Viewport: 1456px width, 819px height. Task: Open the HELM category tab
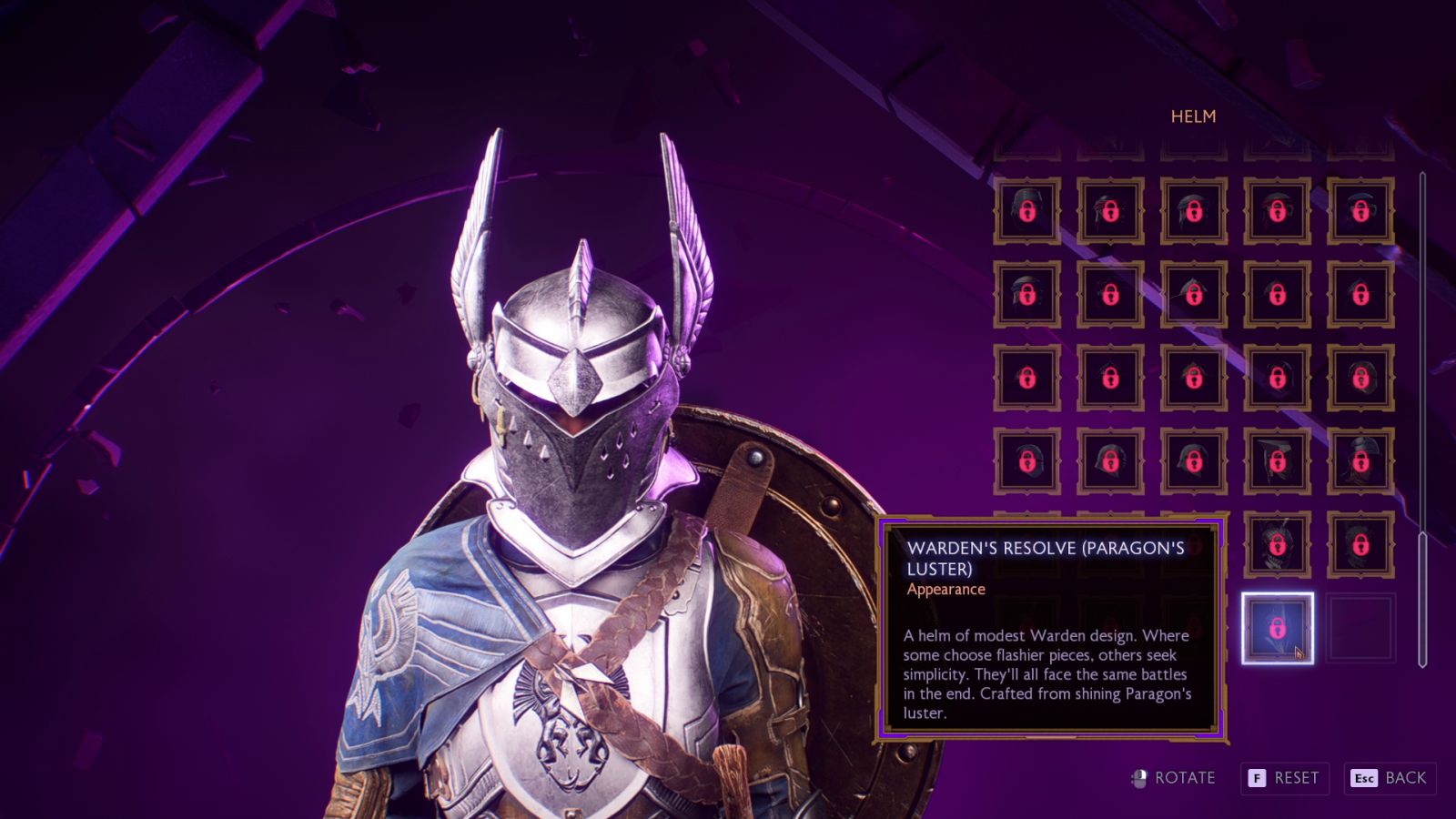pyautogui.click(x=1193, y=116)
